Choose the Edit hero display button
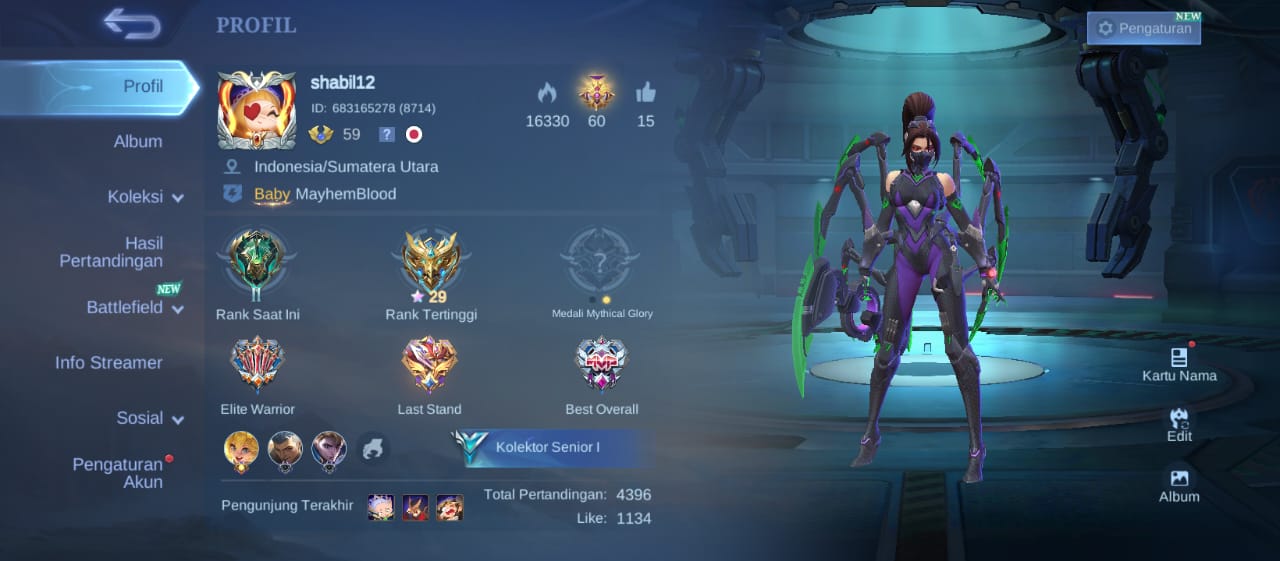 [x=1179, y=424]
